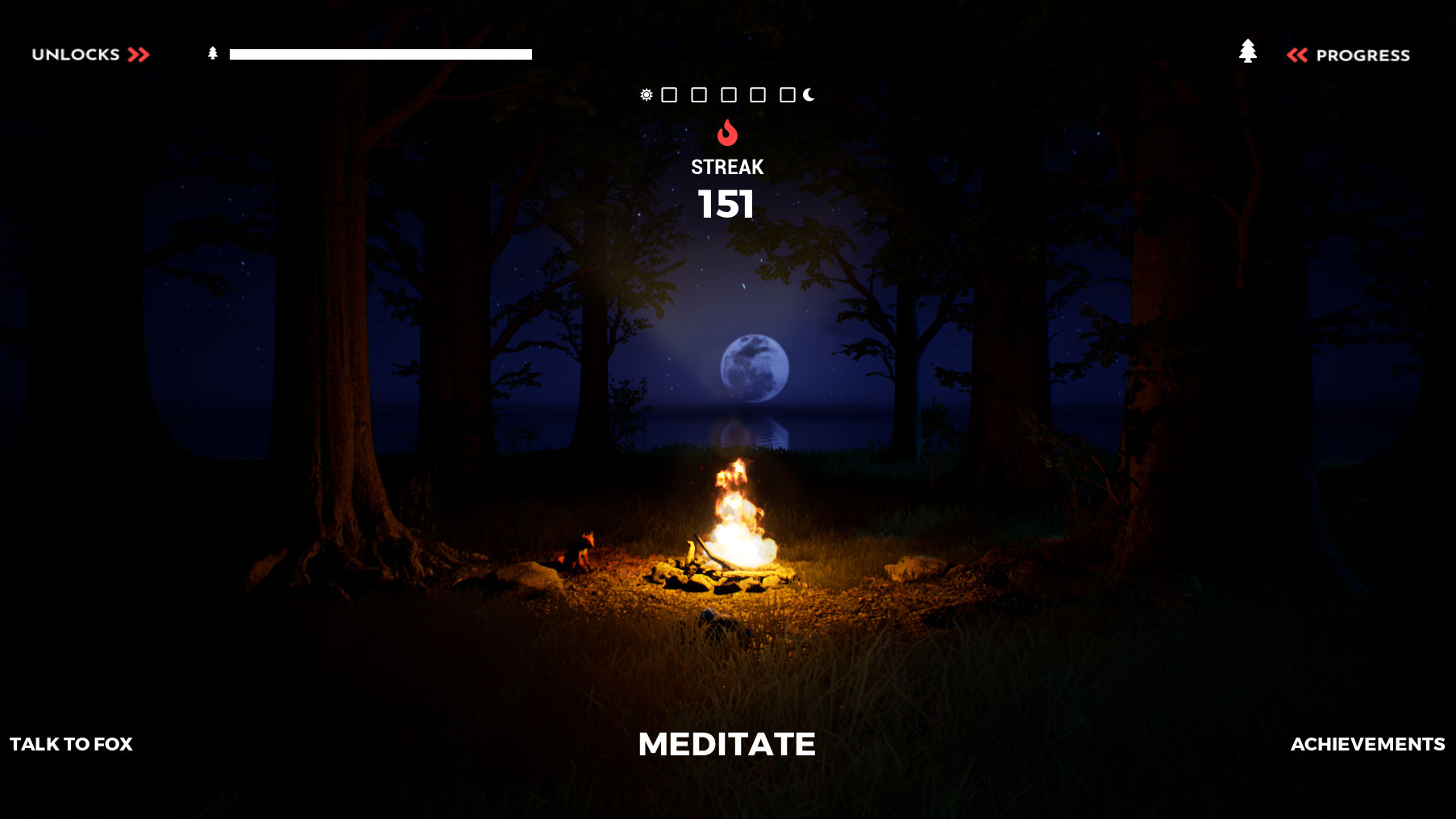
Task: Select the moon icon for nighttime
Action: tap(807, 94)
